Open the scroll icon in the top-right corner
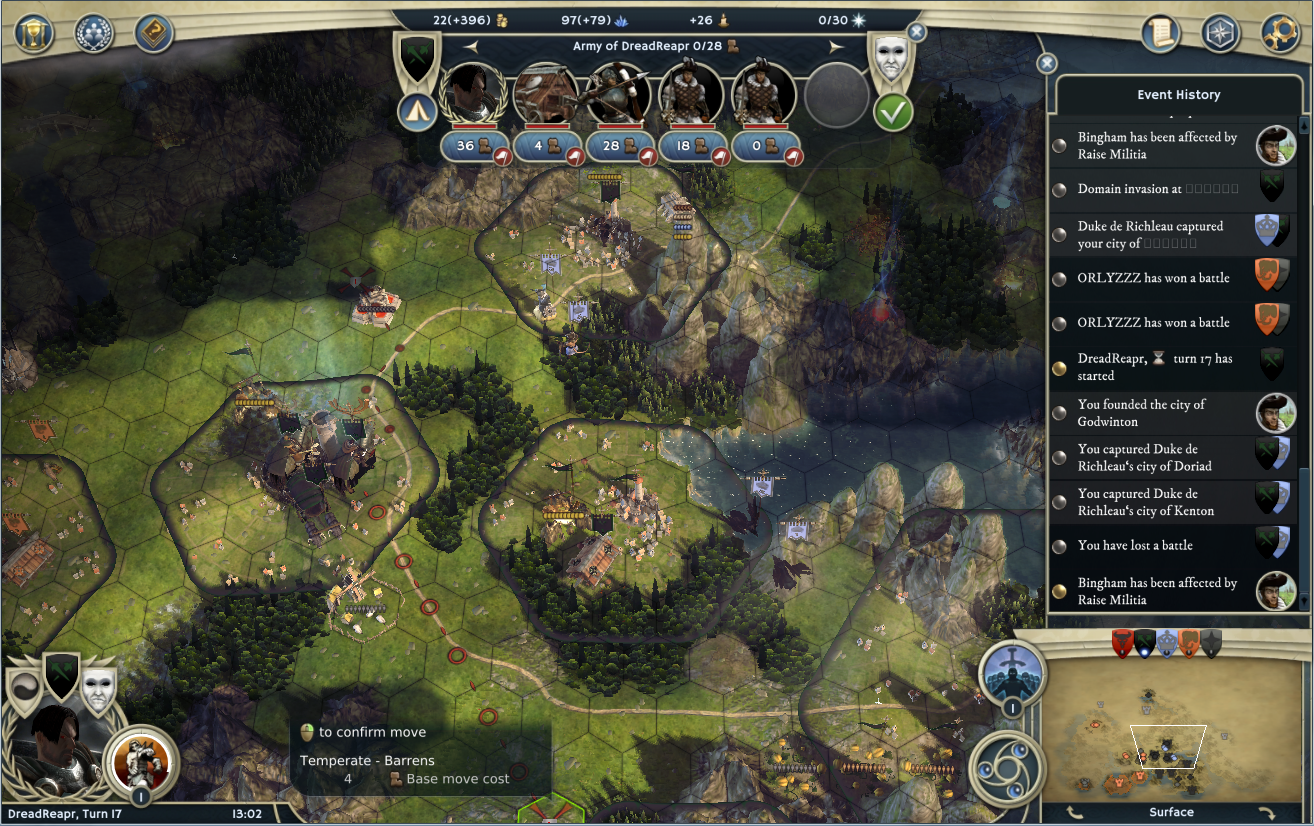 [x=1162, y=33]
